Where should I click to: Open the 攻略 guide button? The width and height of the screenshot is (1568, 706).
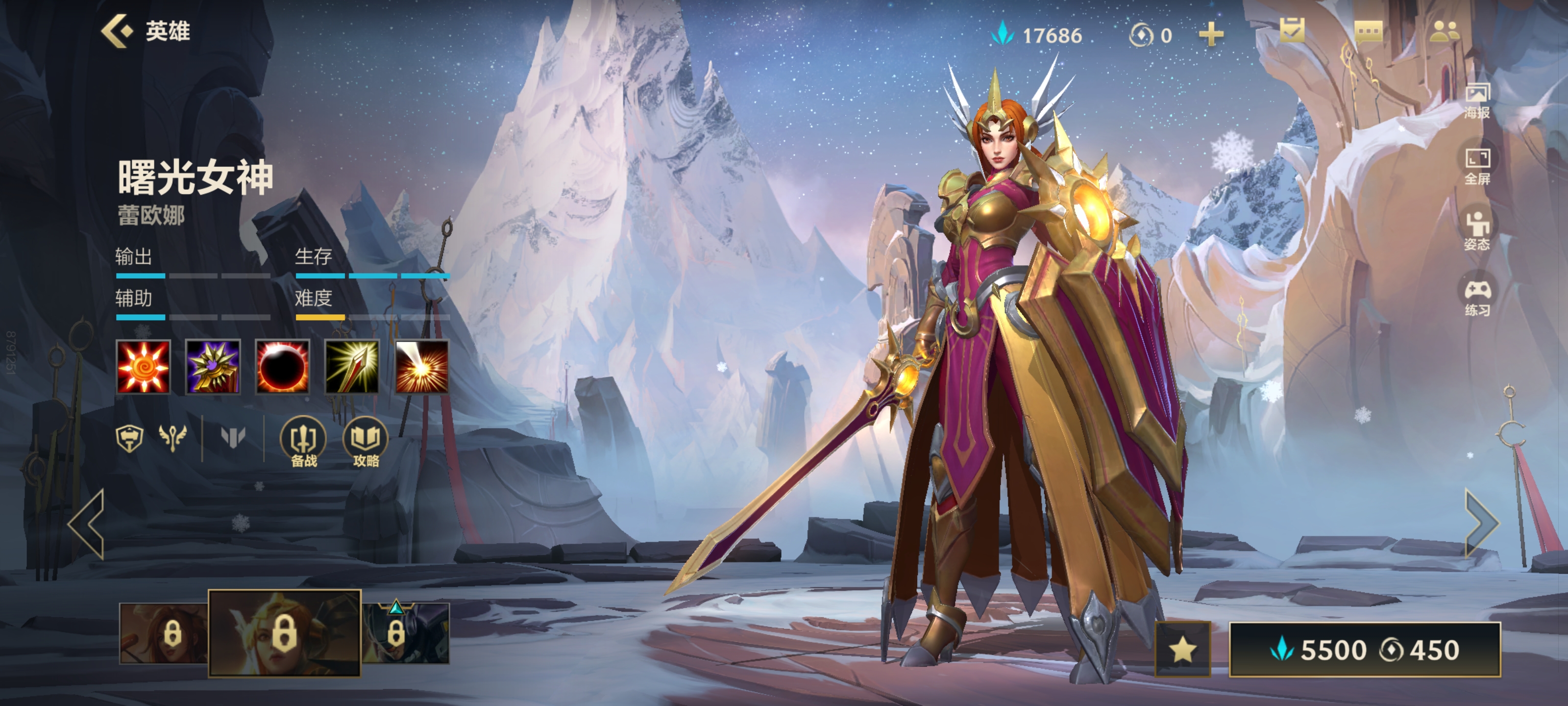366,442
